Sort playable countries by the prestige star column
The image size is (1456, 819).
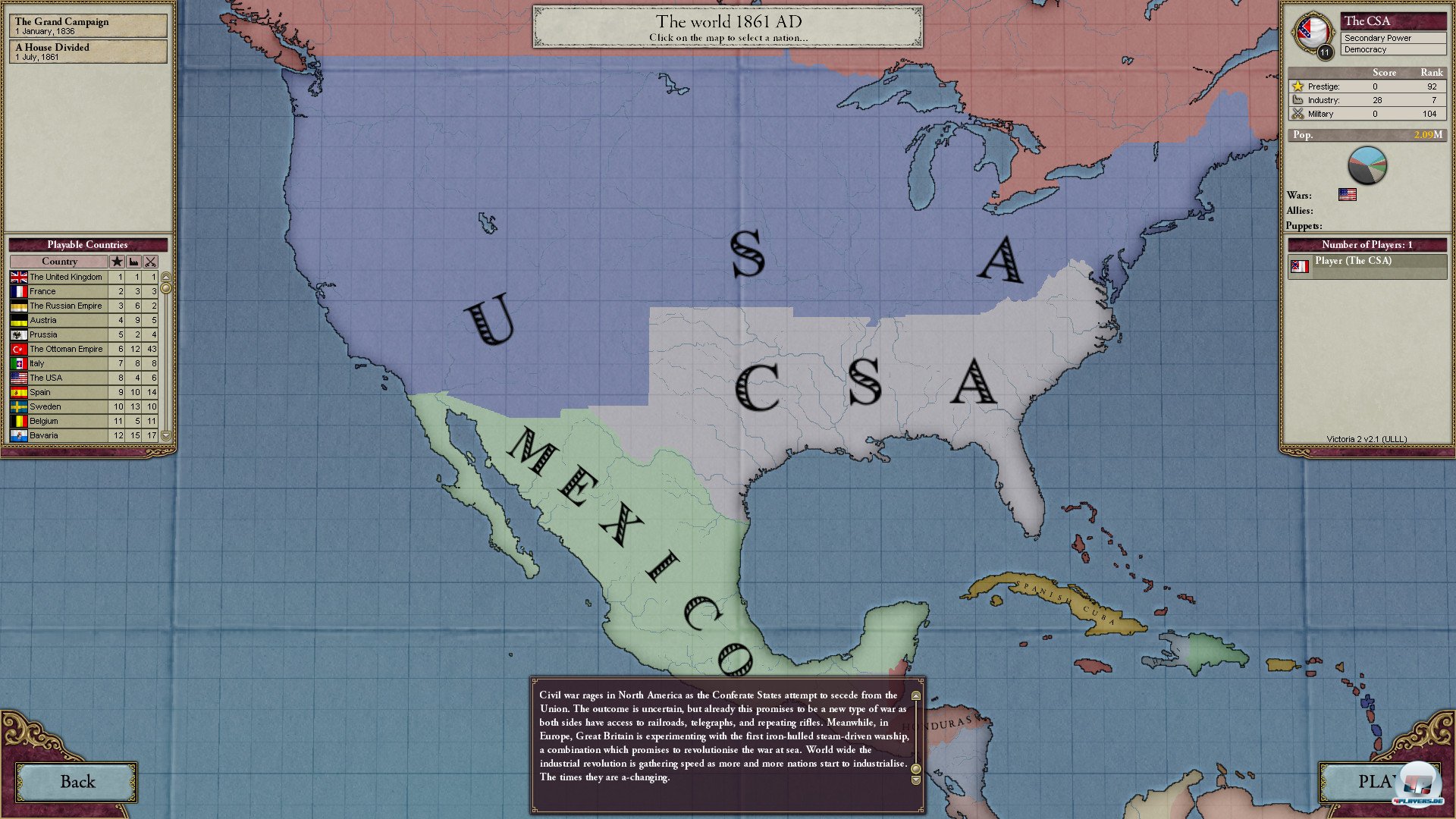click(118, 262)
